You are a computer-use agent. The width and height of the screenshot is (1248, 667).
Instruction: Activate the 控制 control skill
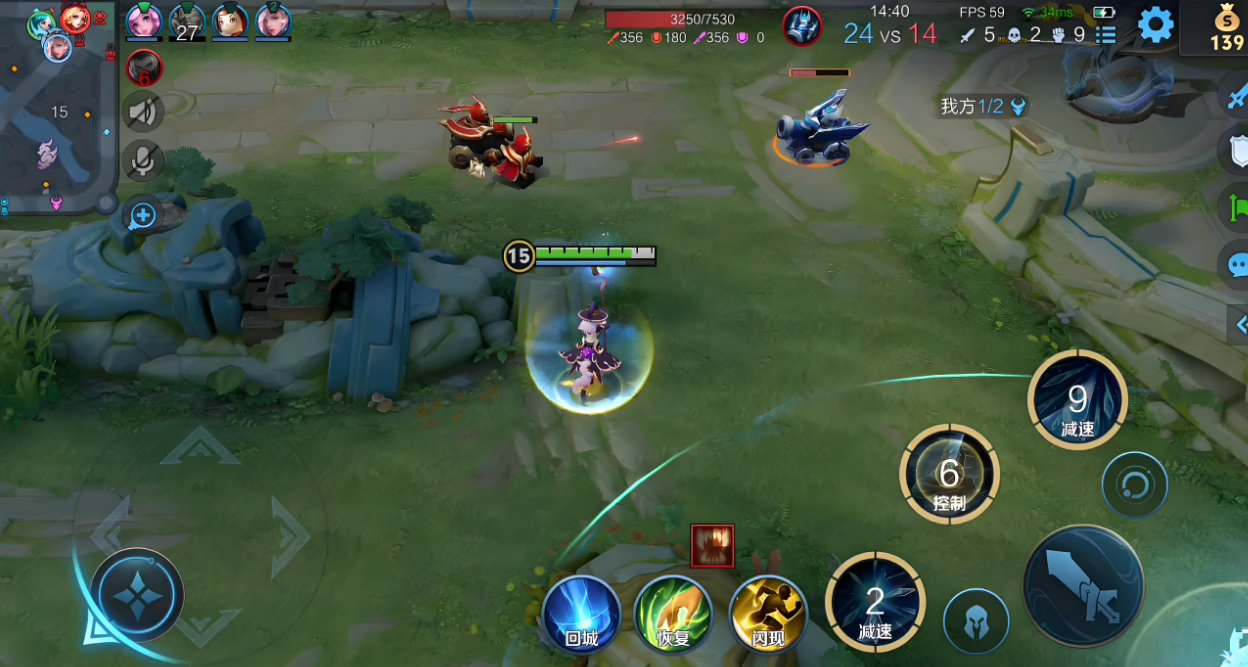click(949, 475)
